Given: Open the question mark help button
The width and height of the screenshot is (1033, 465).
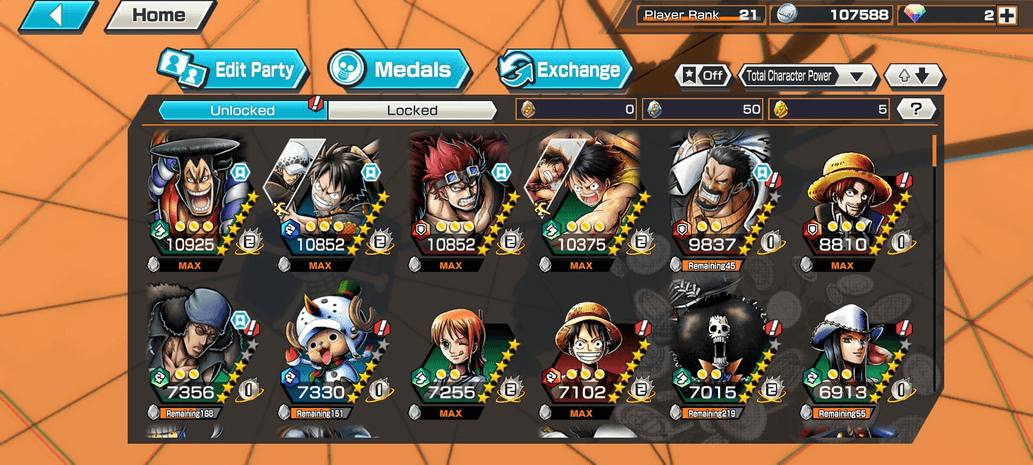Looking at the screenshot, I should tap(915, 109).
